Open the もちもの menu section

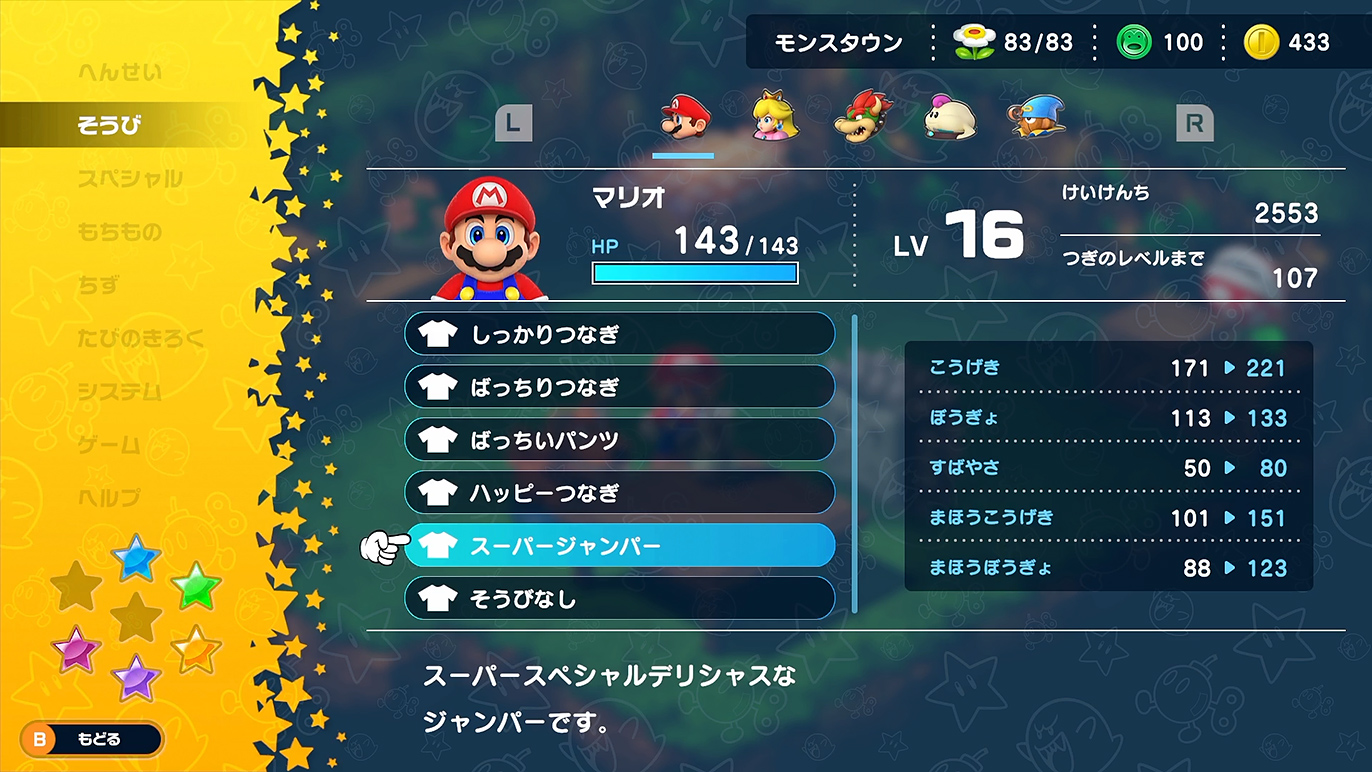120,231
